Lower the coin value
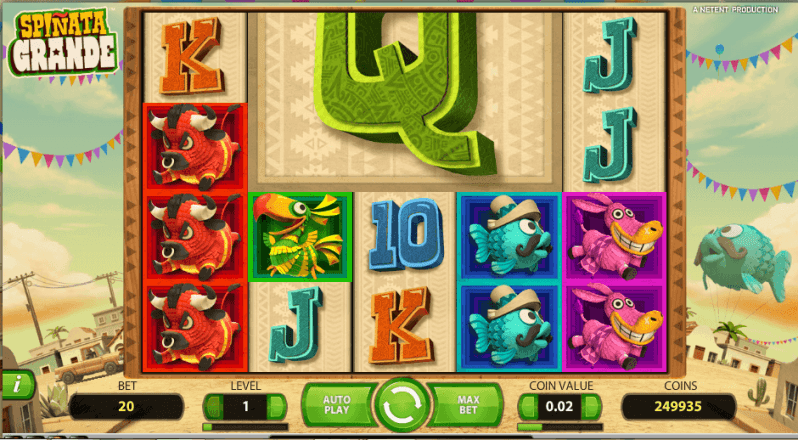The width and height of the screenshot is (798, 440). pyautogui.click(x=527, y=407)
